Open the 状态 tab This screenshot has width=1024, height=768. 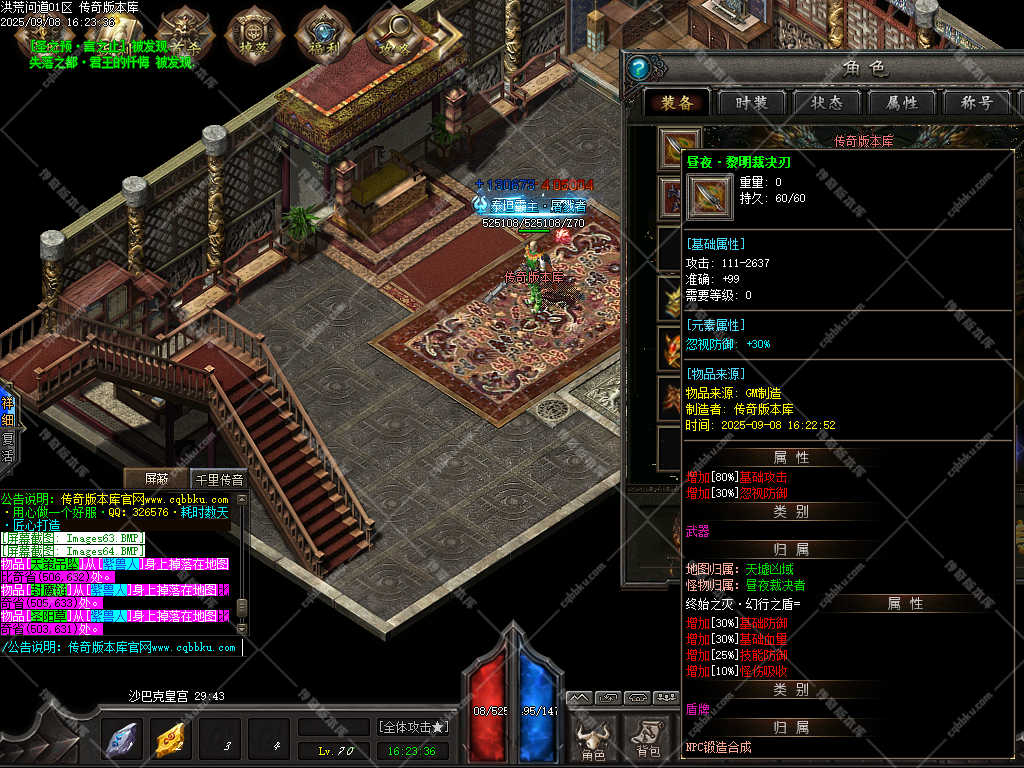826,103
